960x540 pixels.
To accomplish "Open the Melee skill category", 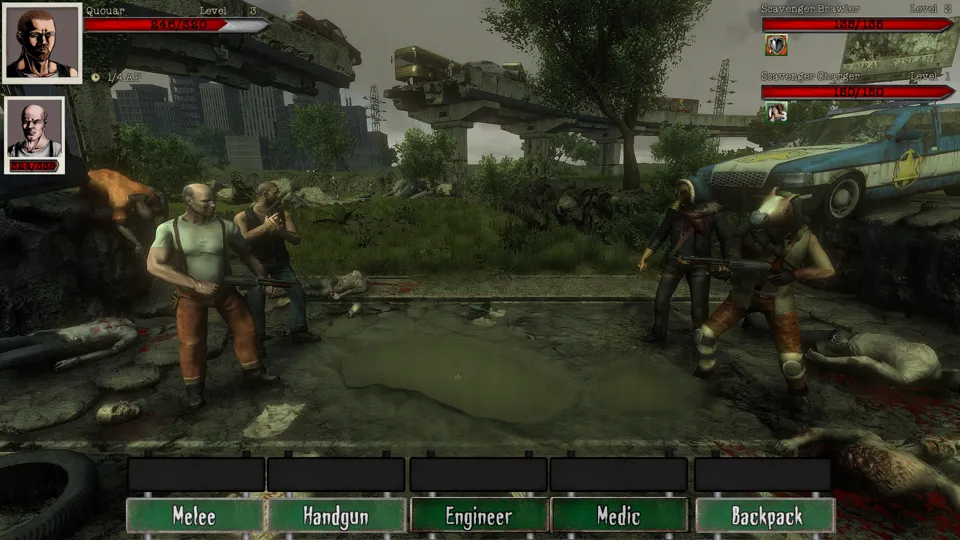I will click(x=195, y=516).
